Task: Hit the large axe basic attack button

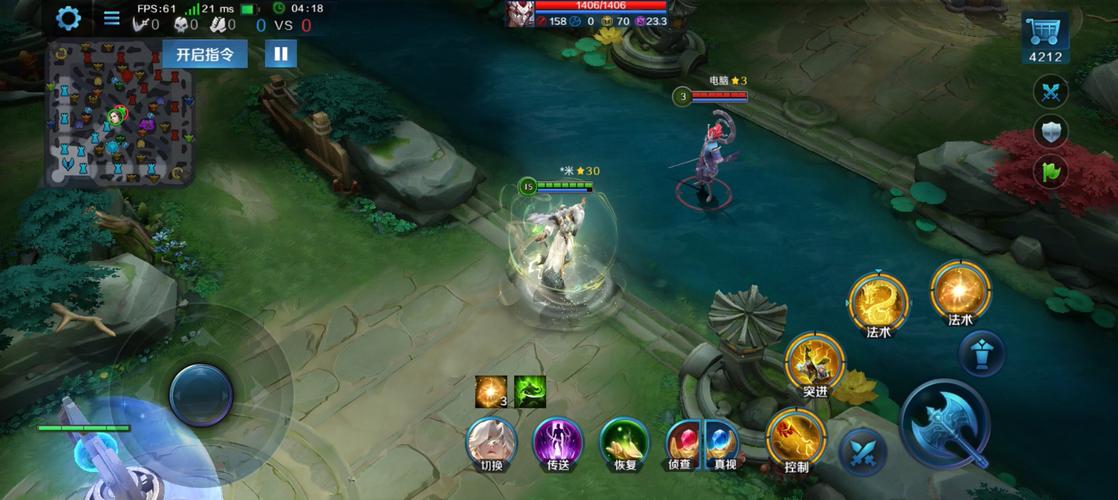Action: point(945,422)
